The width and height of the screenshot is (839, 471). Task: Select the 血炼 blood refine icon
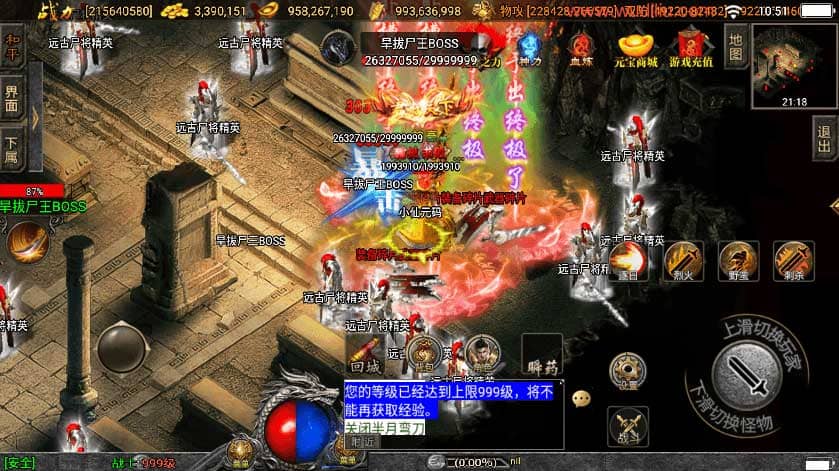[580, 48]
